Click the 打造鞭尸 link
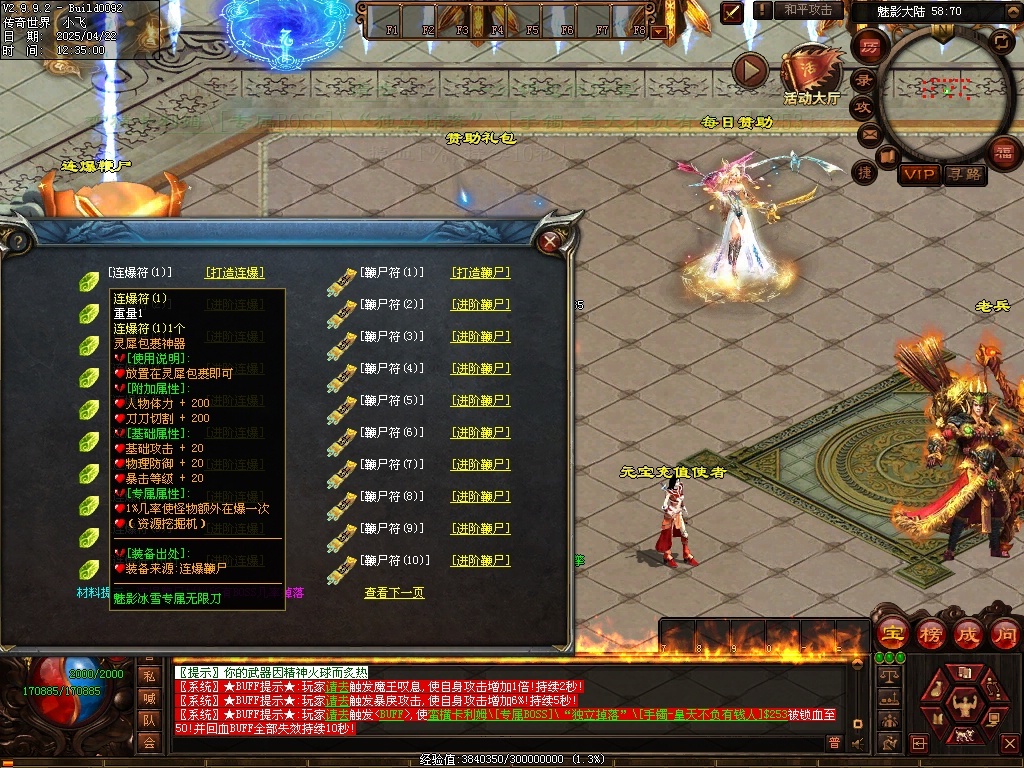Viewport: 1024px width, 768px height. coord(481,272)
